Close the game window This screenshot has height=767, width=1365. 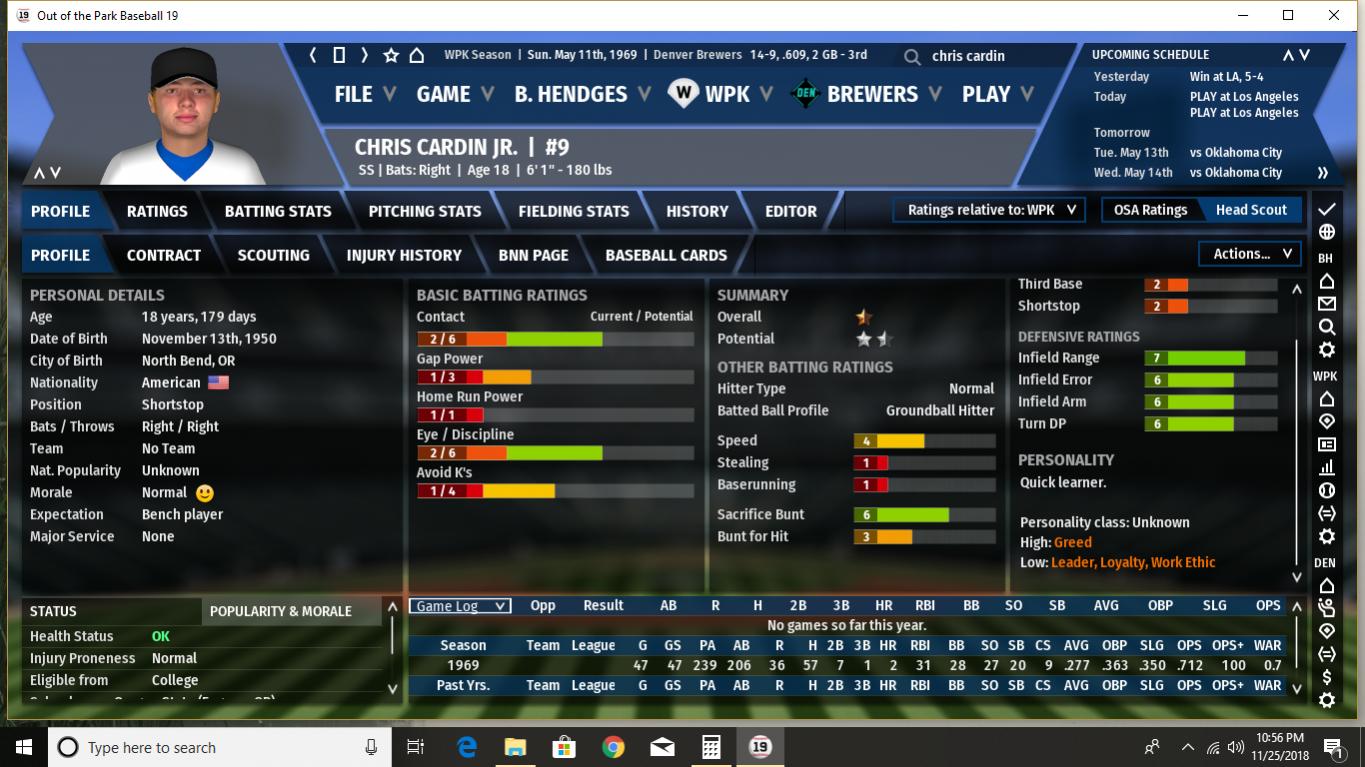1334,15
